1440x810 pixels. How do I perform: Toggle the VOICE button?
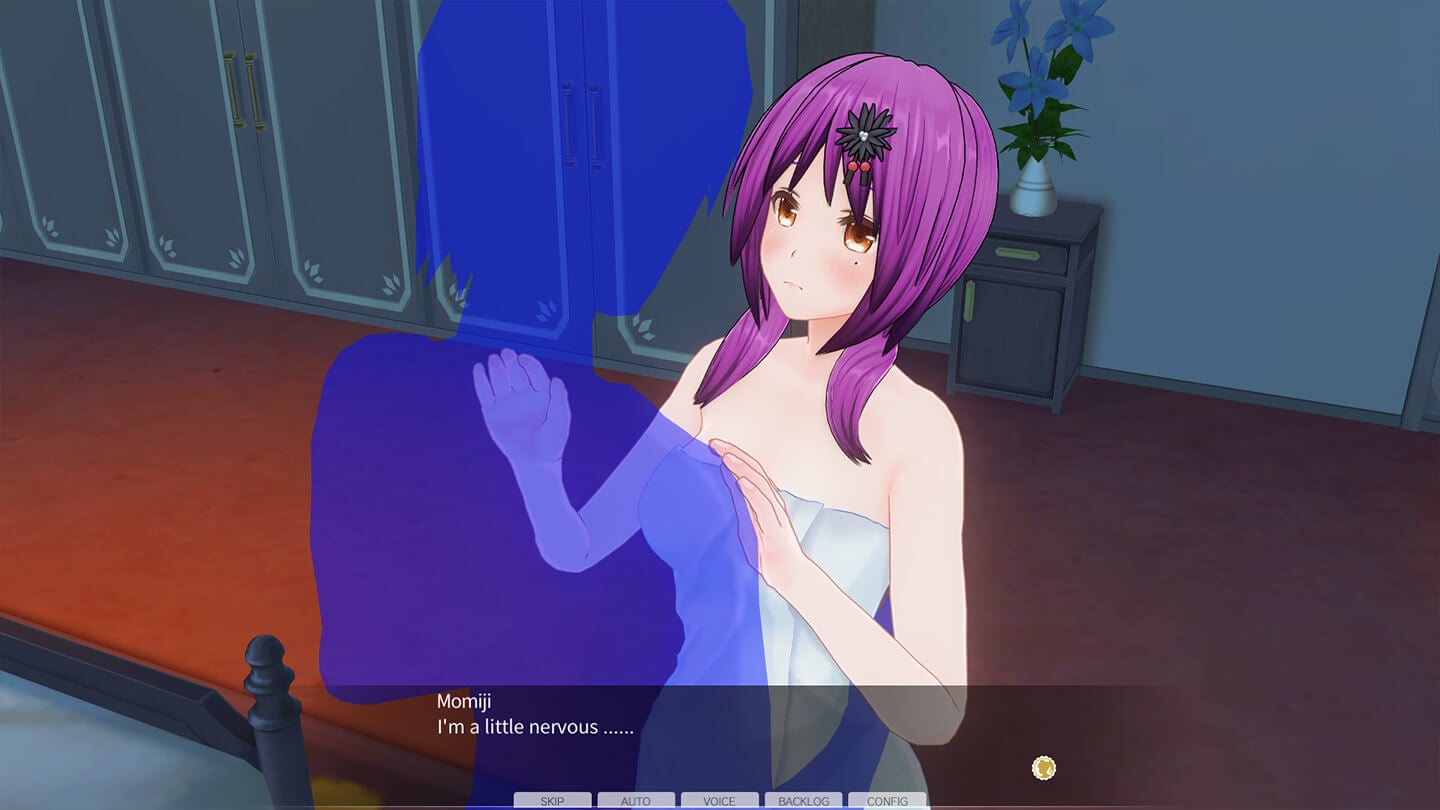click(719, 801)
